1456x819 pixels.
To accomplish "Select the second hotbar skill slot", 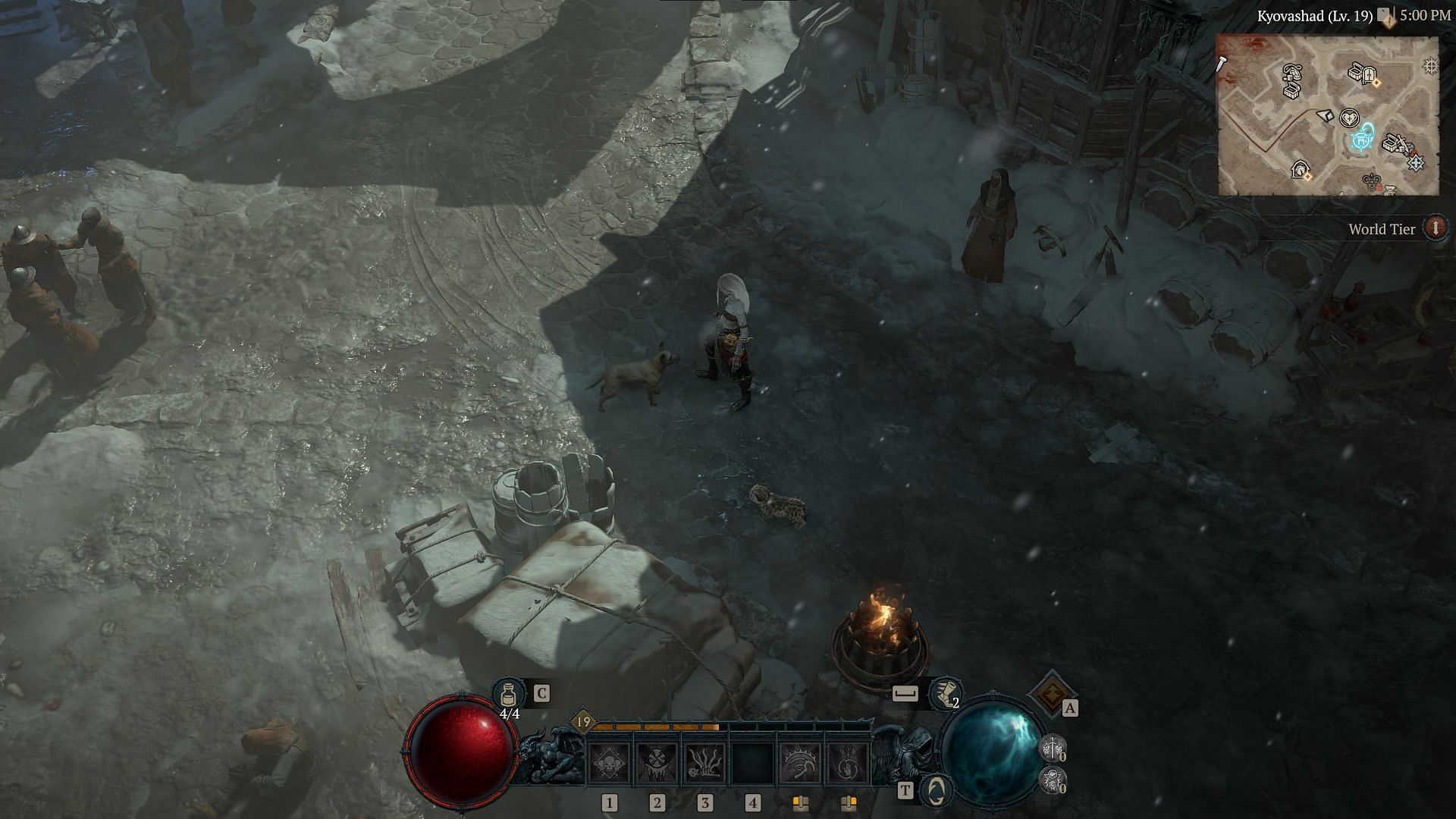I will coord(657,762).
